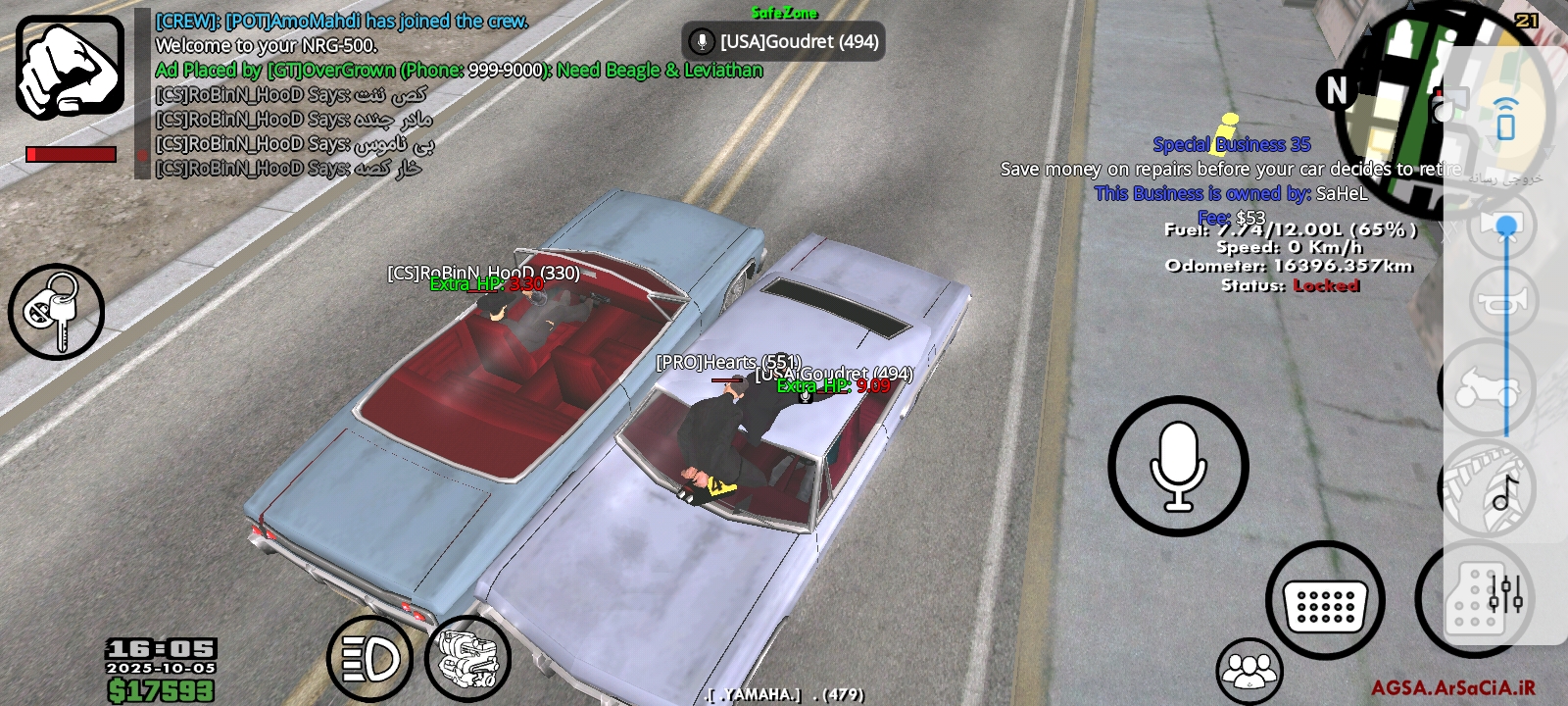This screenshot has height=706, width=1568.
Task: Open the sound settings equalizer icon
Action: pos(1505,593)
